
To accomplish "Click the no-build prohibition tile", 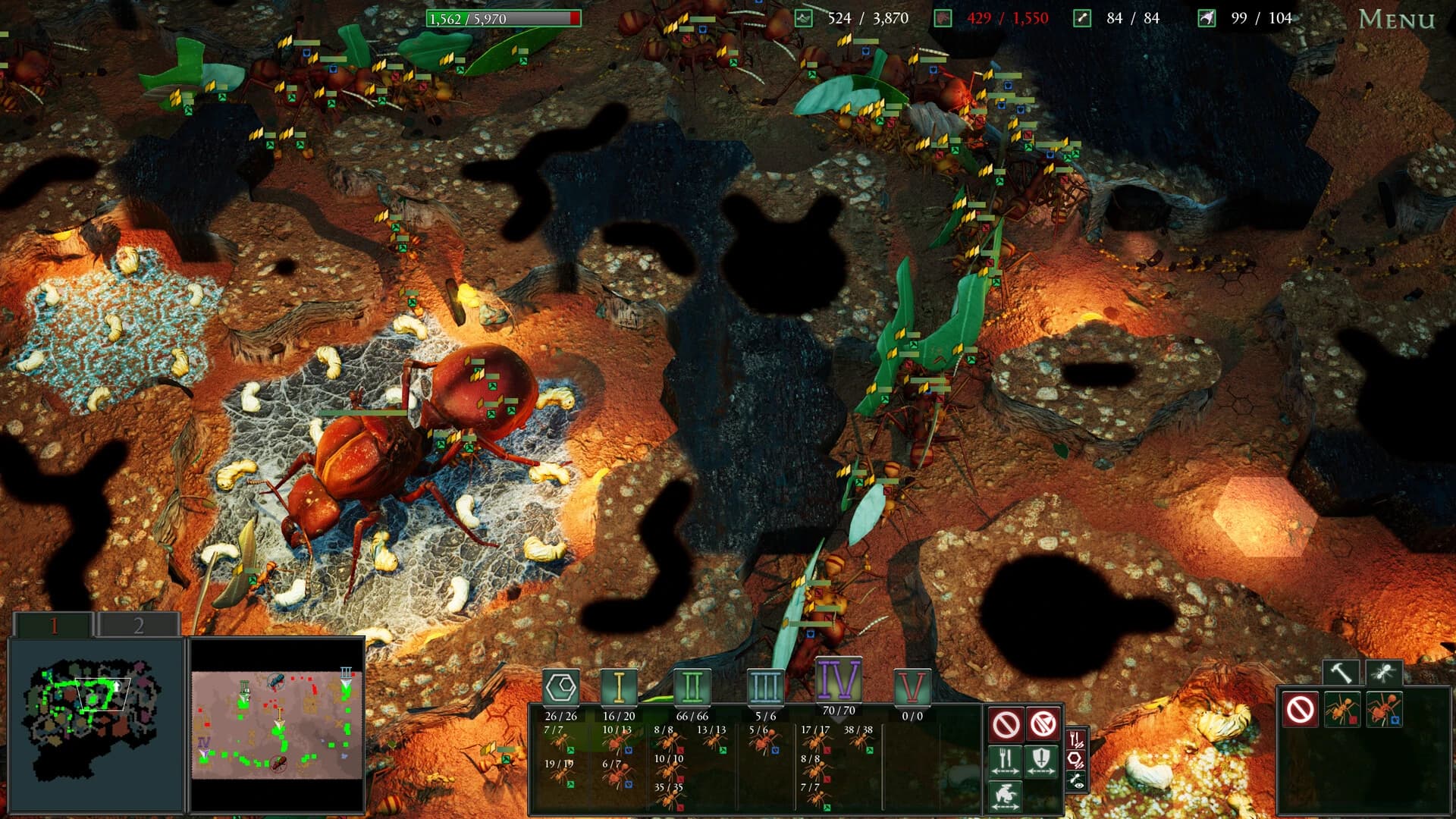I will (x=1300, y=709).
